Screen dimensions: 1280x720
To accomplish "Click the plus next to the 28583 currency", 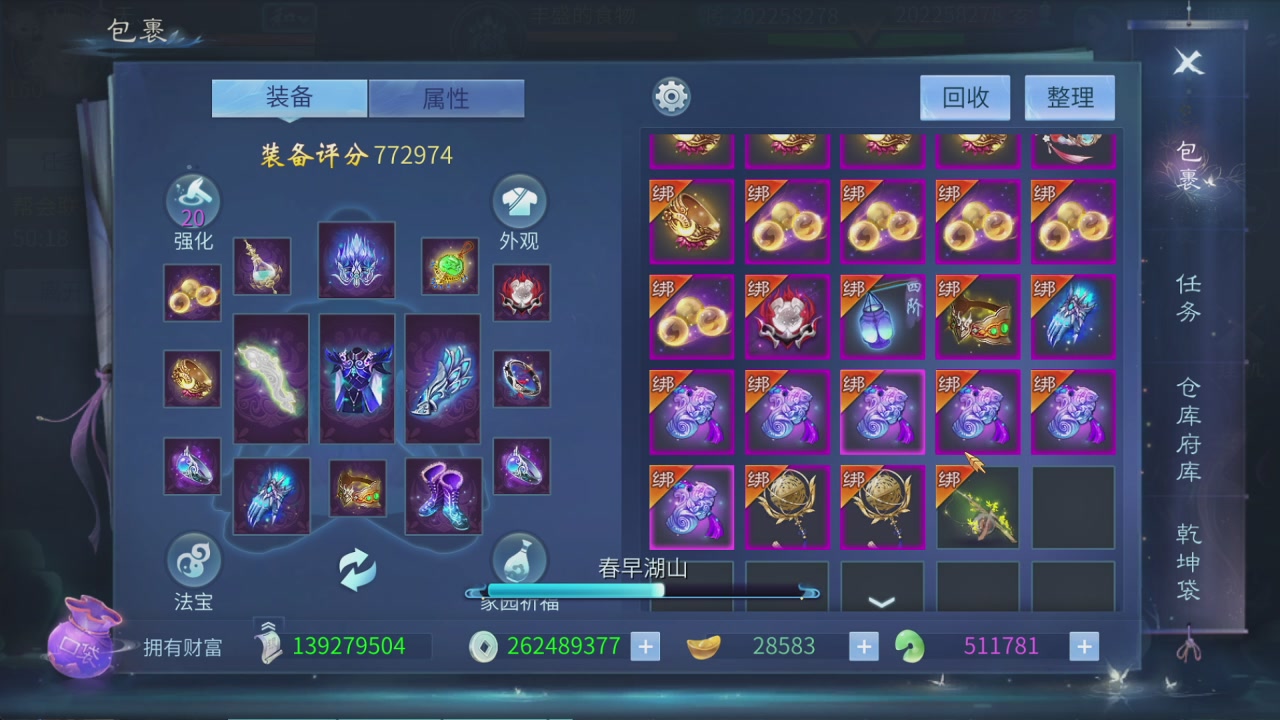I will [x=862, y=646].
